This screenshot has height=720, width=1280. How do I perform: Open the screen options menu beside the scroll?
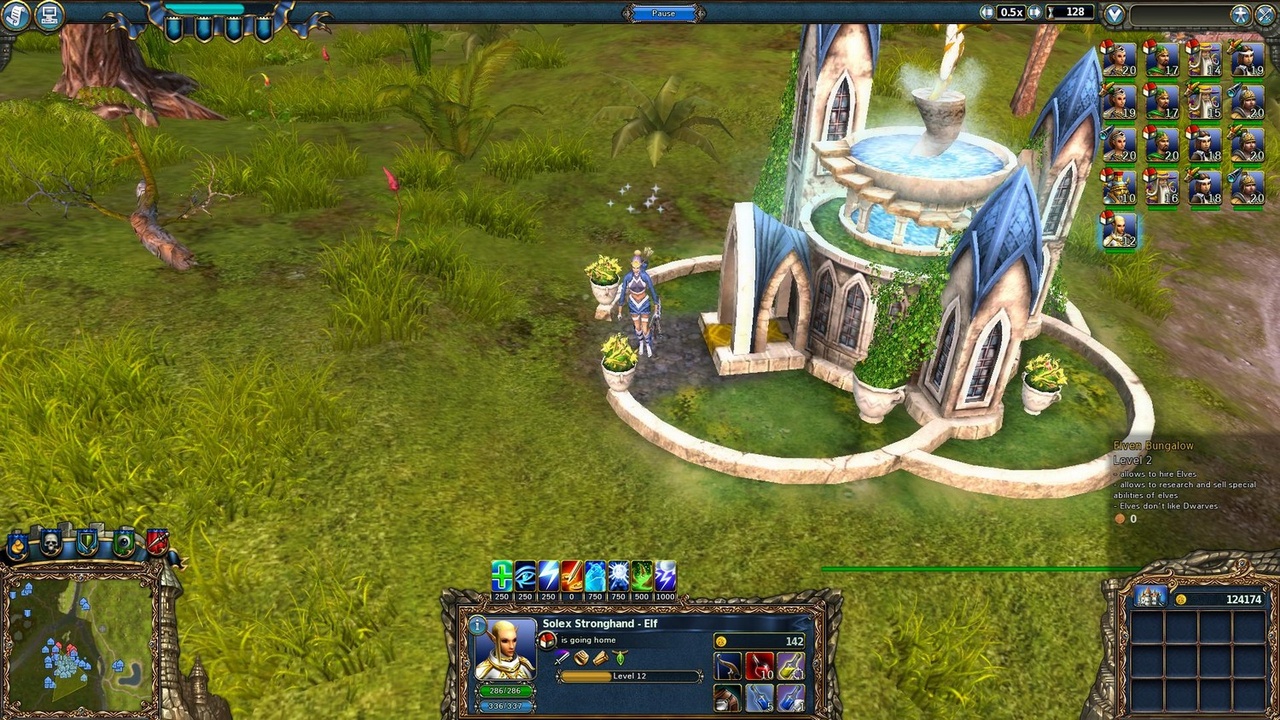[48, 13]
